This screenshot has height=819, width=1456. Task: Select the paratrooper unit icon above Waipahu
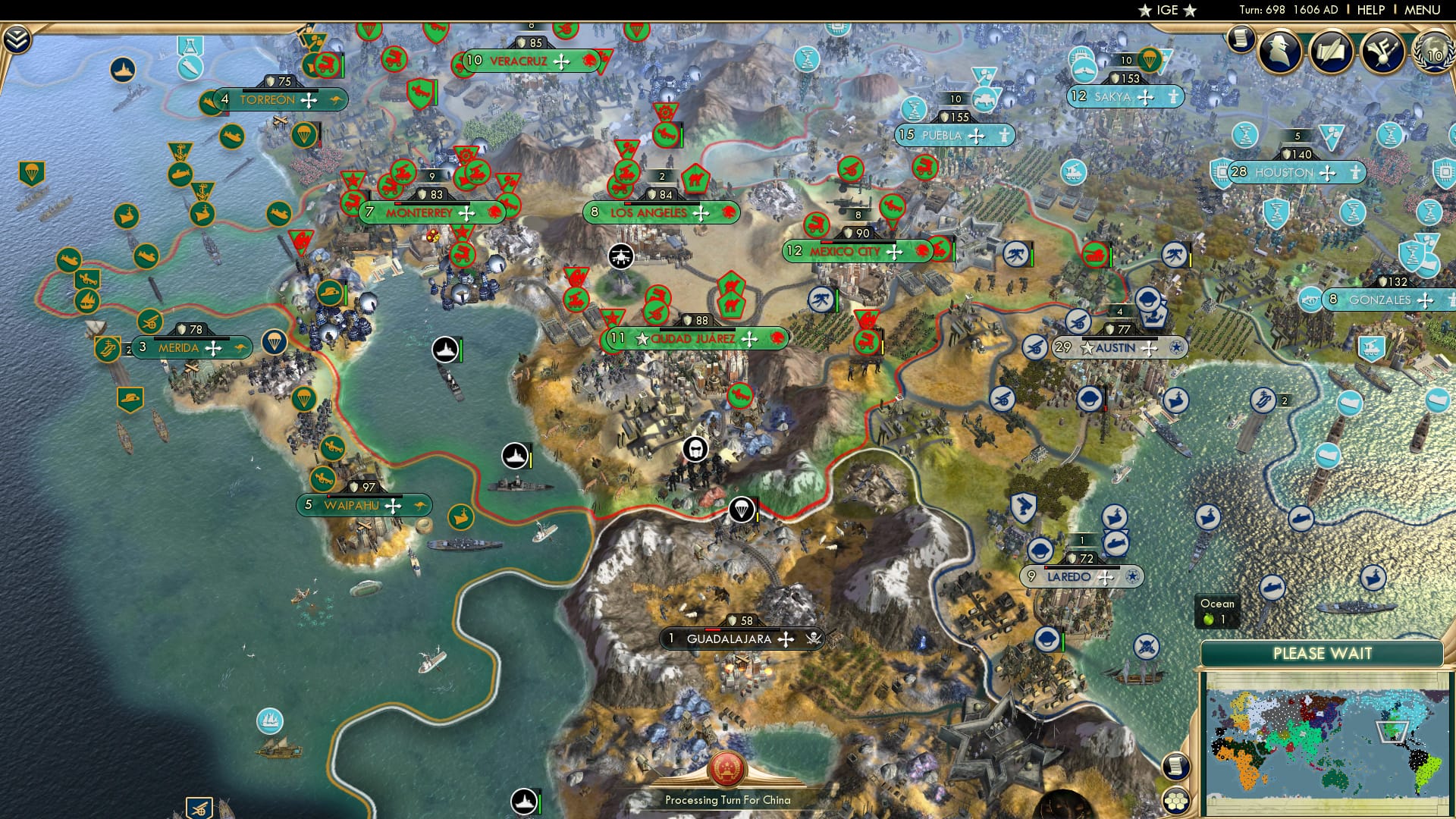point(303,398)
